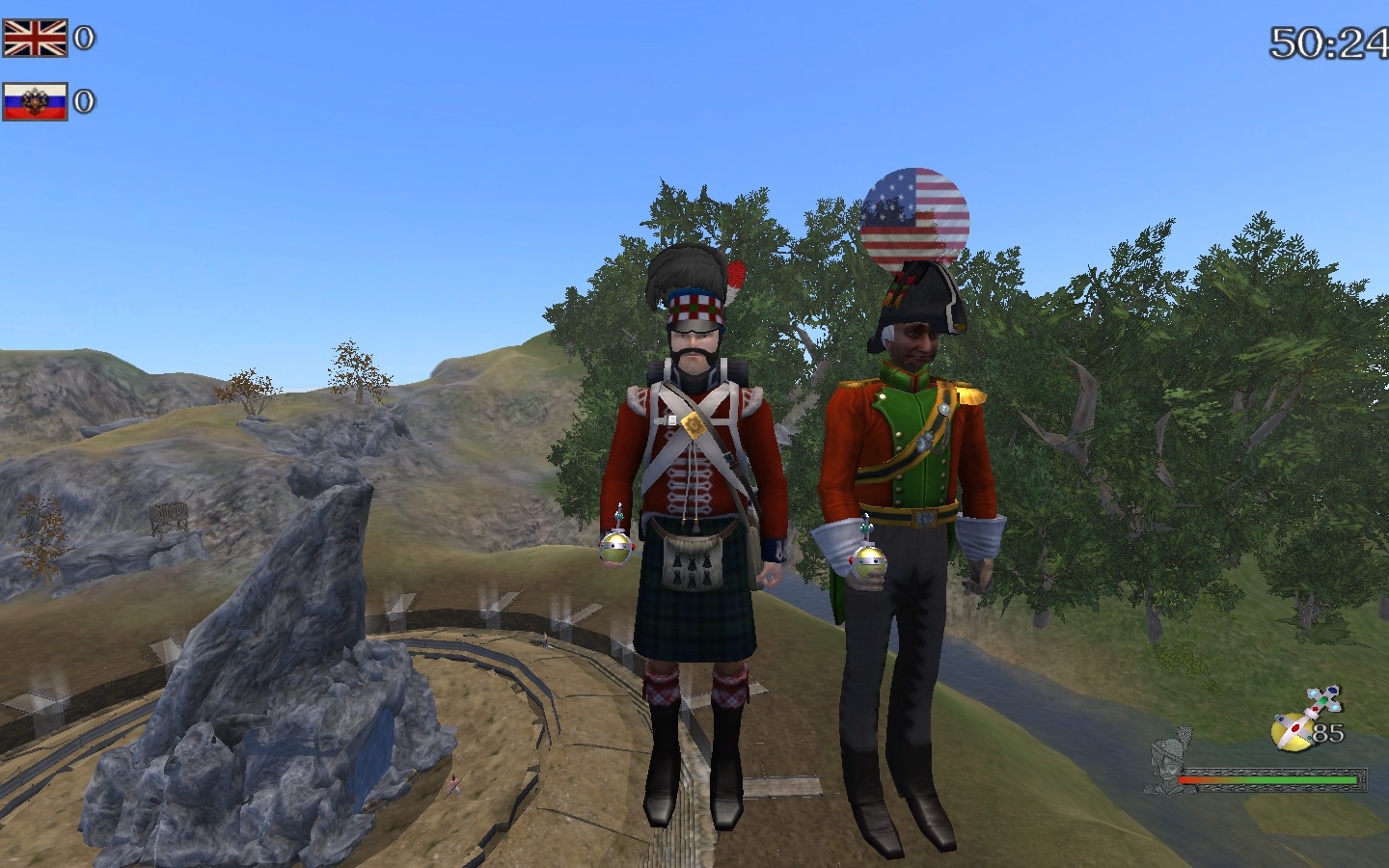Select the Russian team flag icon
Screen dimensions: 1389x868
[x=35, y=101]
